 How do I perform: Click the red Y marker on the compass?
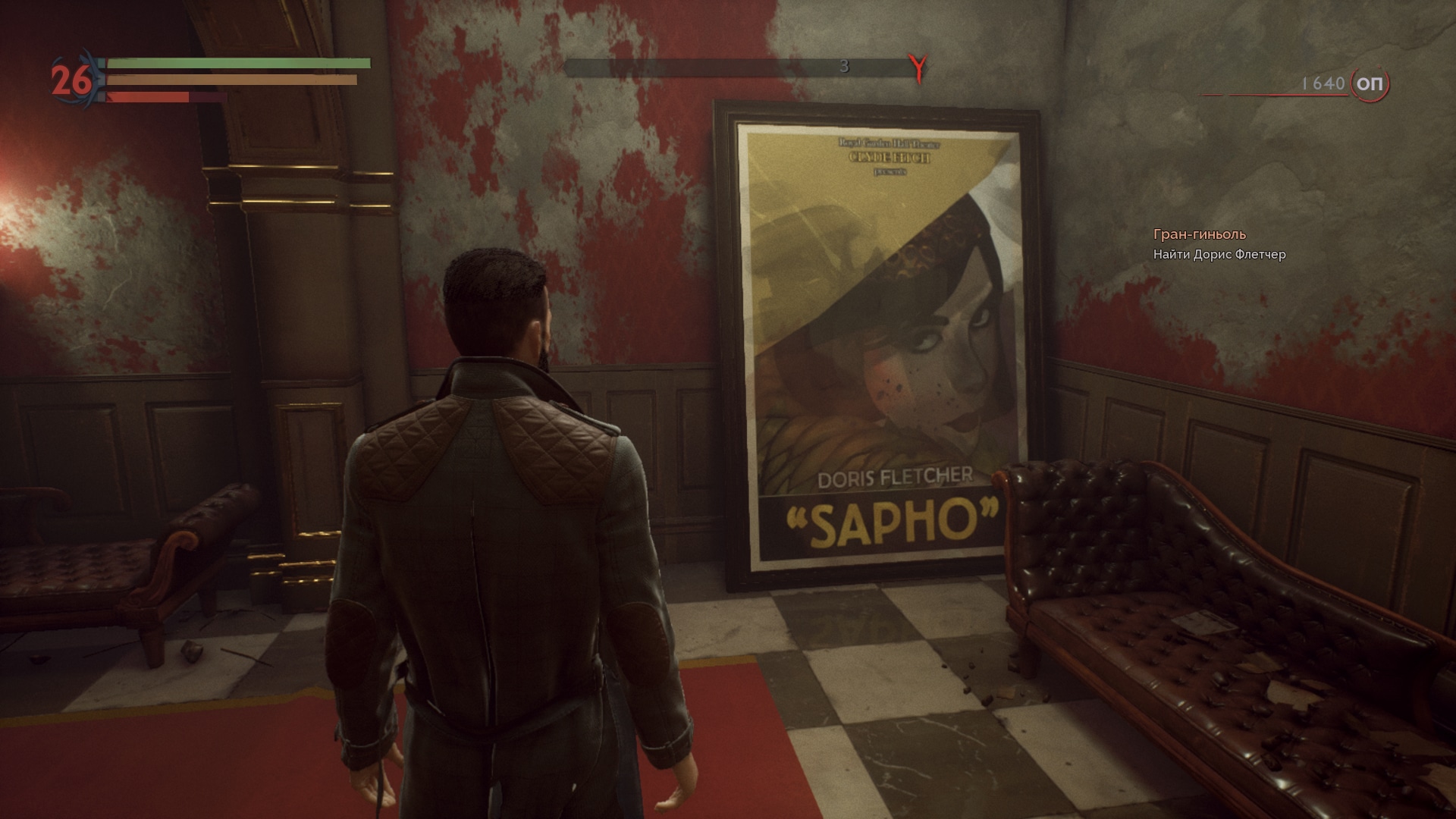click(x=918, y=67)
